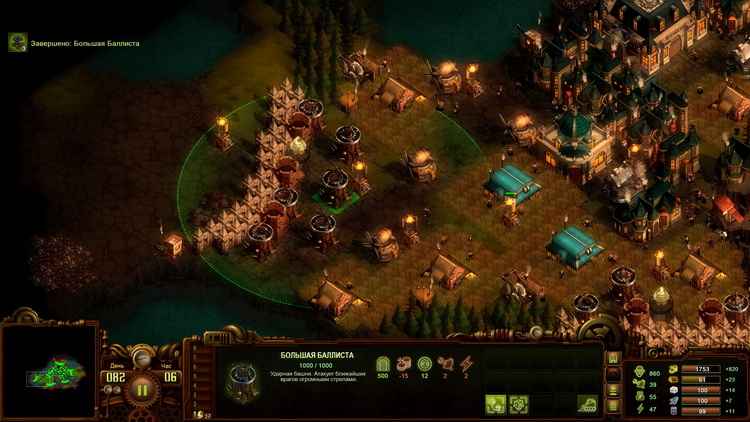The width and height of the screenshot is (750, 422).
Task: Pause the game with the round pause button
Action: coord(141,389)
